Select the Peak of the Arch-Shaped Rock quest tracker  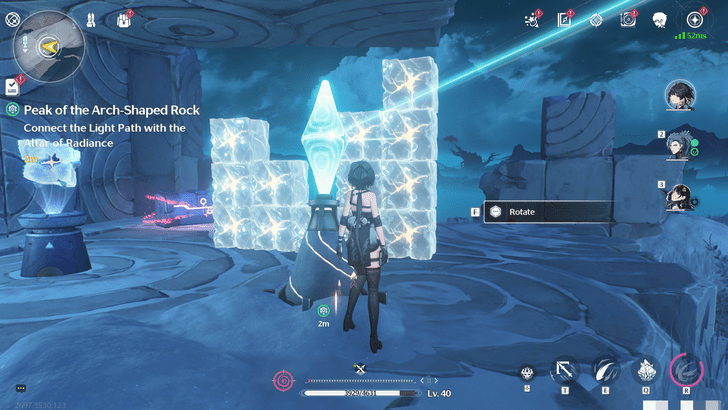tap(110, 109)
